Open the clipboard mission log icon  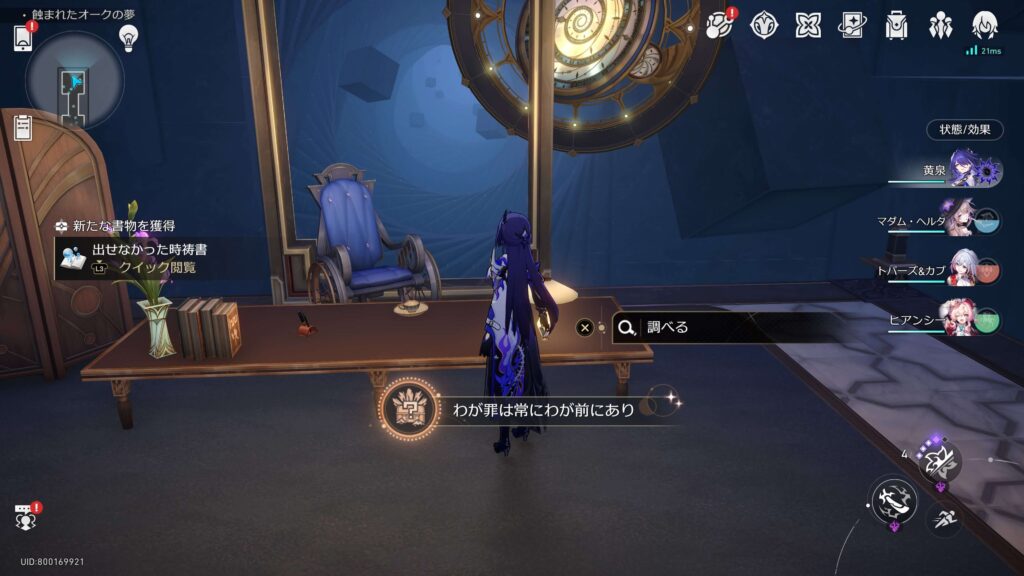coord(23,127)
